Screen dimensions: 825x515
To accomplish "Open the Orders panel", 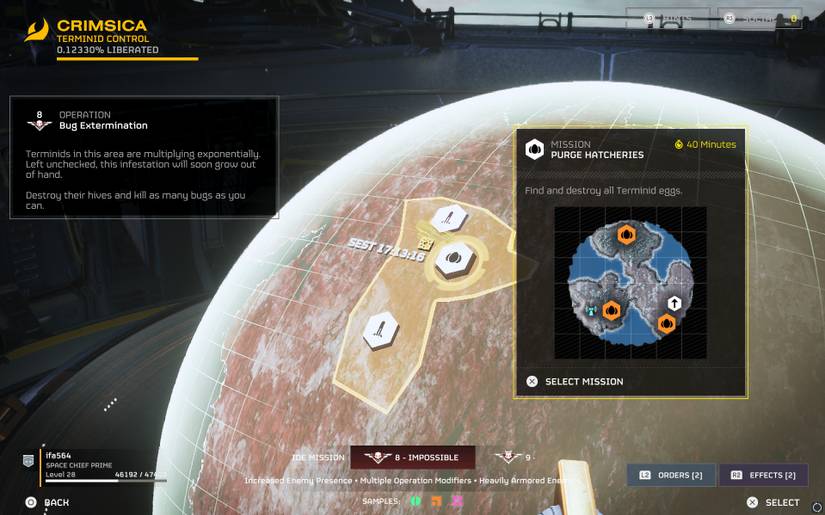I will tap(671, 475).
